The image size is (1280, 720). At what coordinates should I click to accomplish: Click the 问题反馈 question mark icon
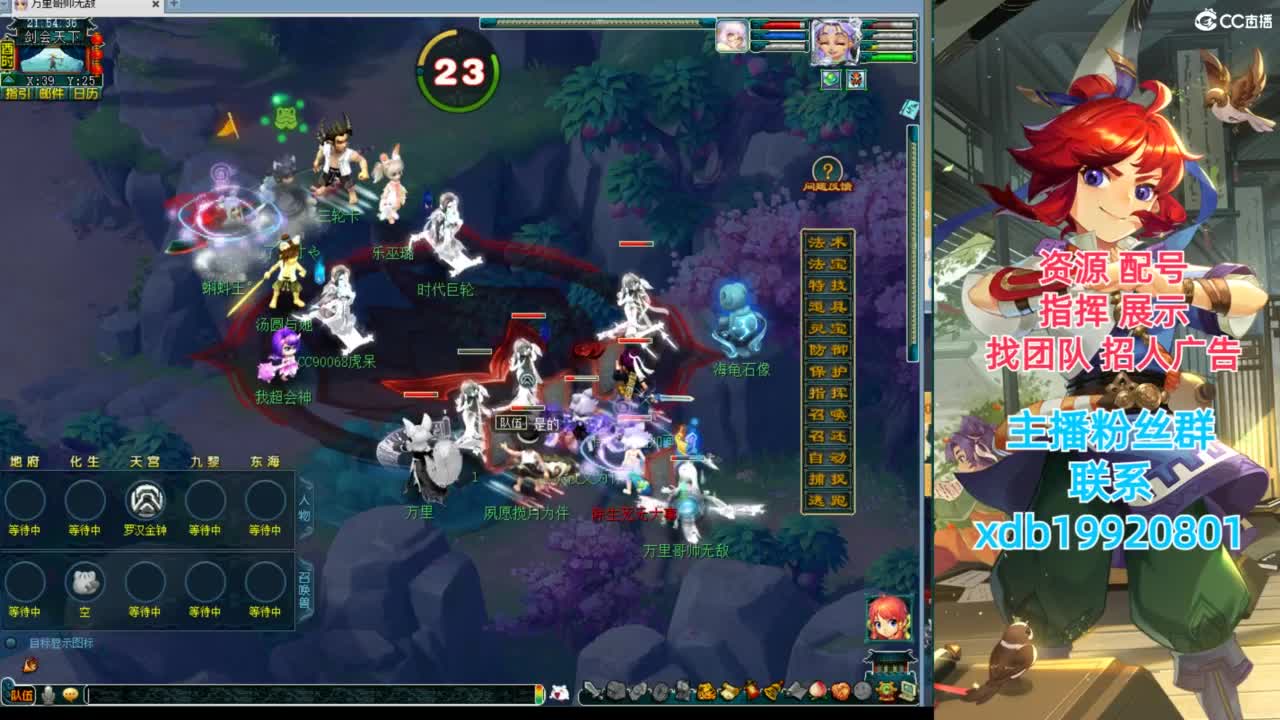click(x=826, y=166)
